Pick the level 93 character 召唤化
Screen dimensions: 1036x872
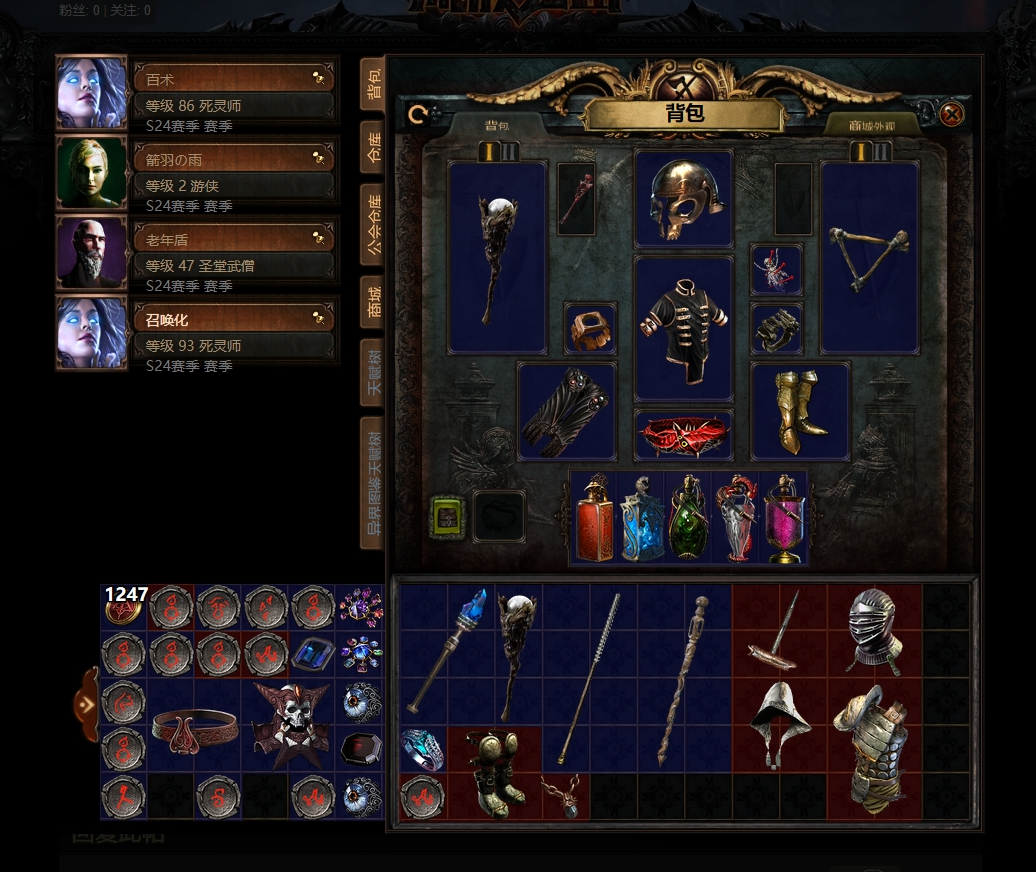click(234, 319)
